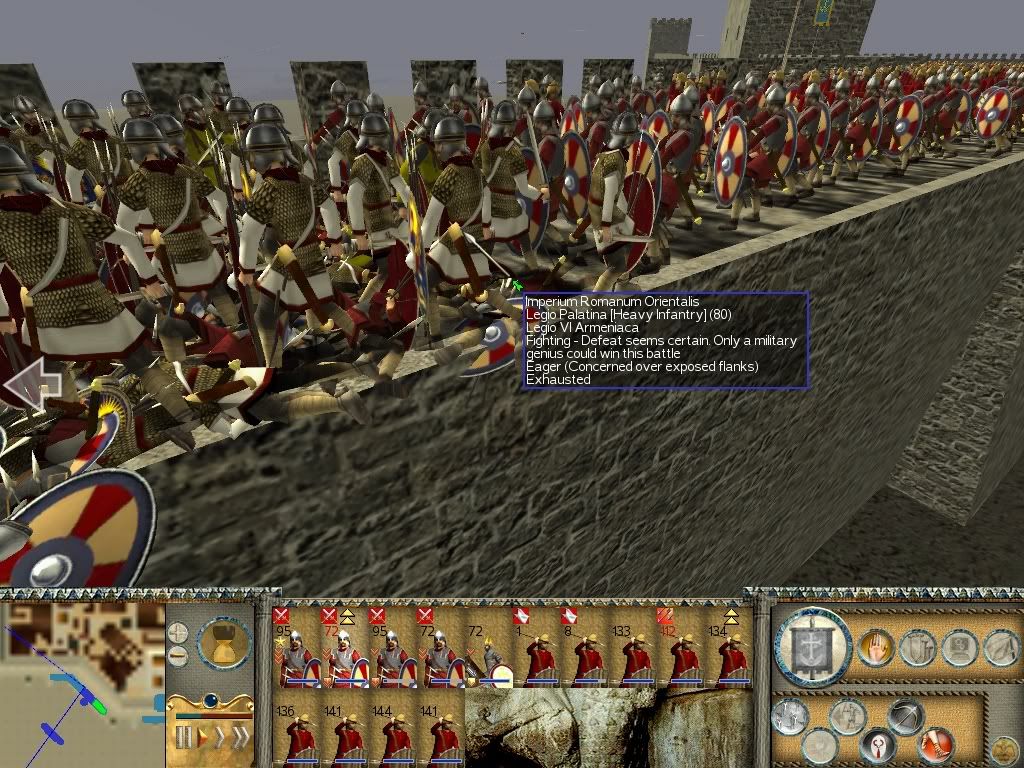Open the faction banner with cross emblem

point(813,647)
